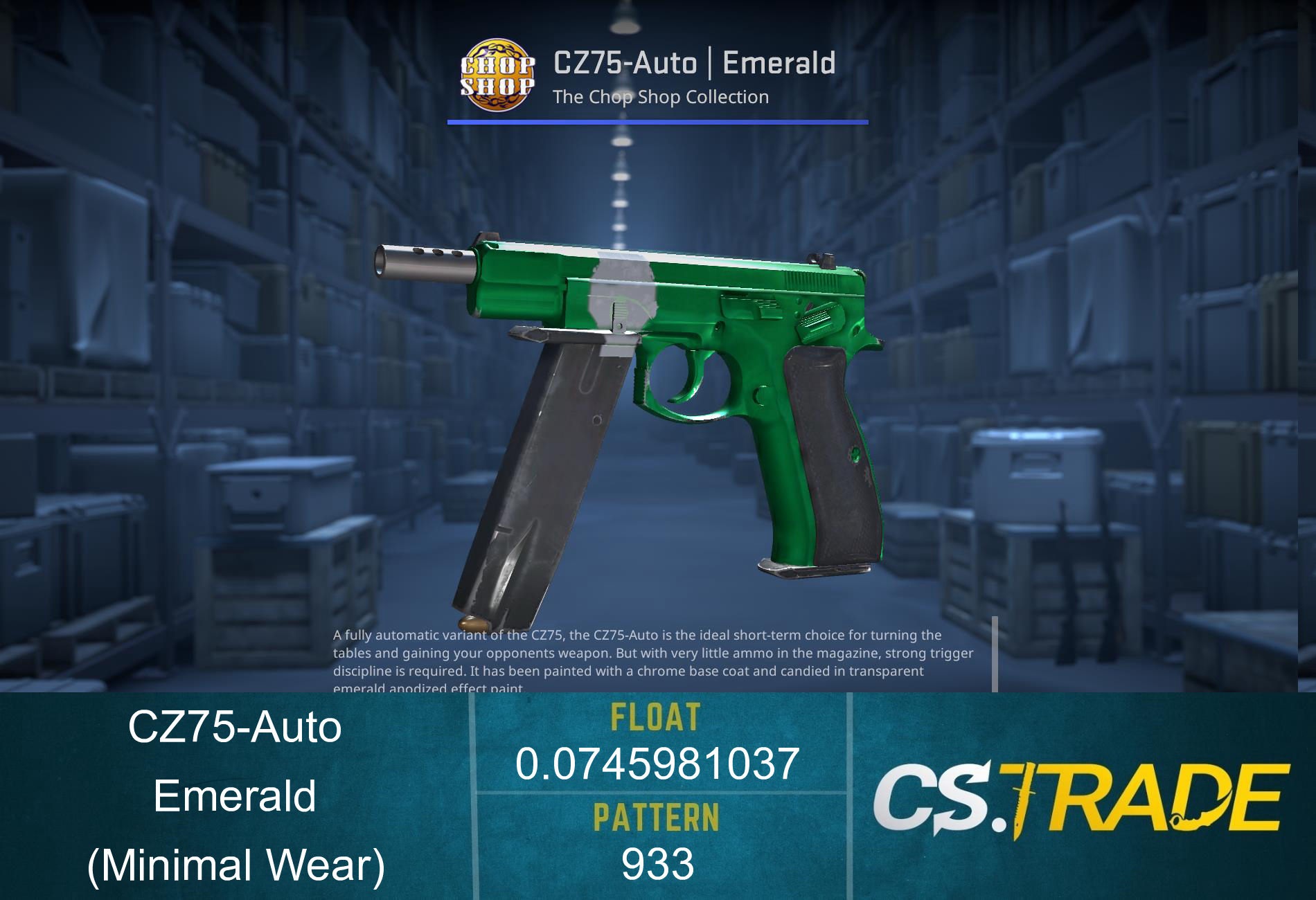
Task: Click the Chop Shop collection emblem
Action: (x=497, y=76)
